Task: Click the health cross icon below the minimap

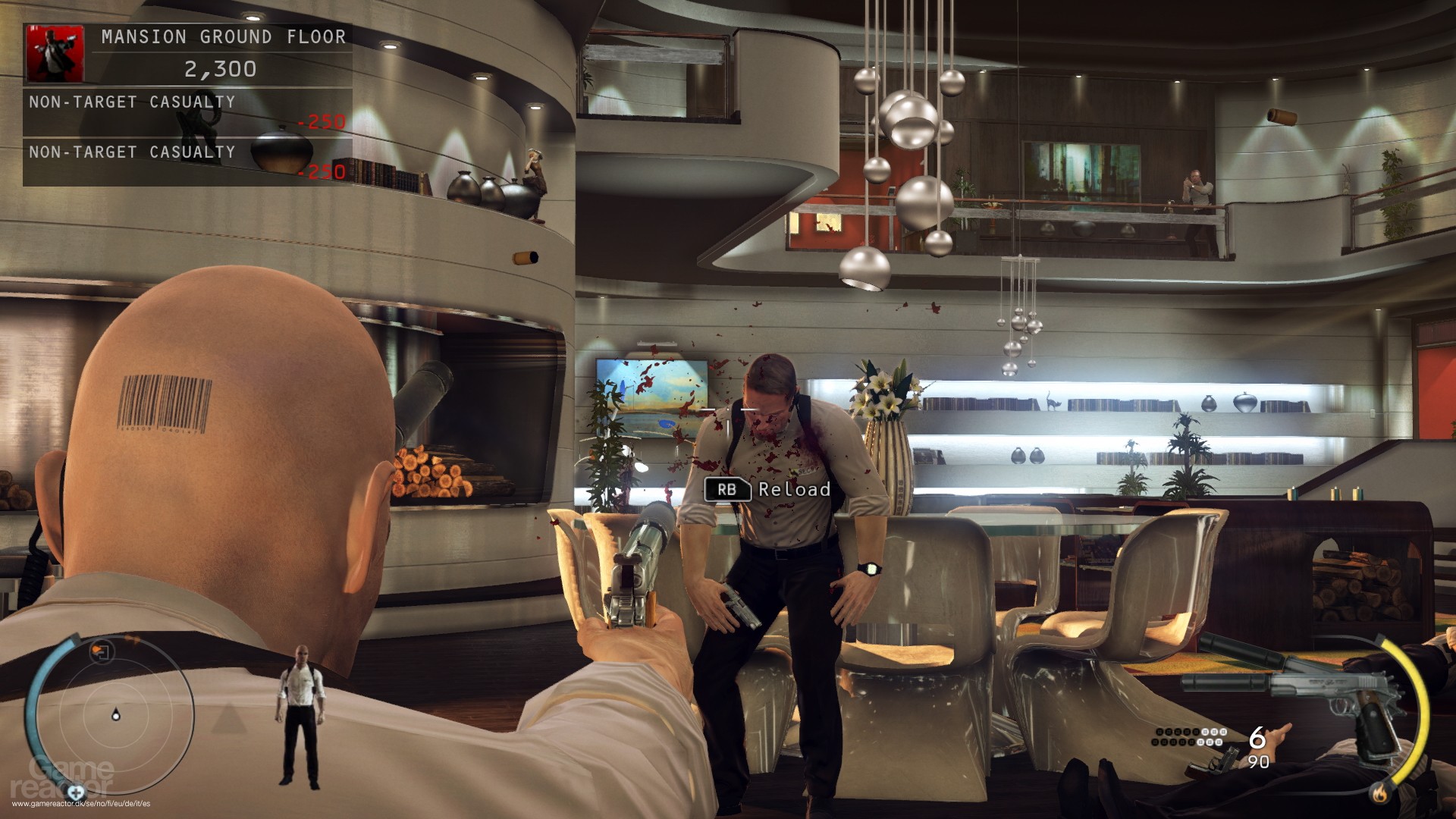Action: tap(77, 791)
